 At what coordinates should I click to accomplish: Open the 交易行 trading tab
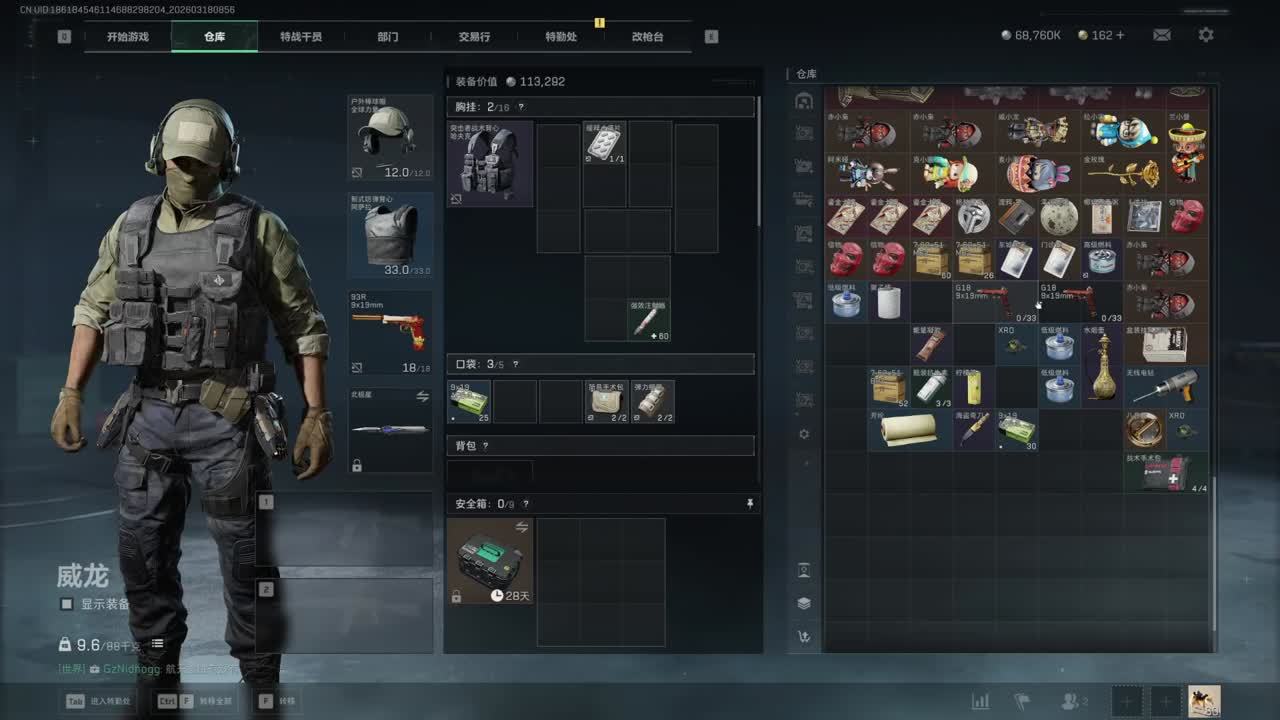pos(474,37)
